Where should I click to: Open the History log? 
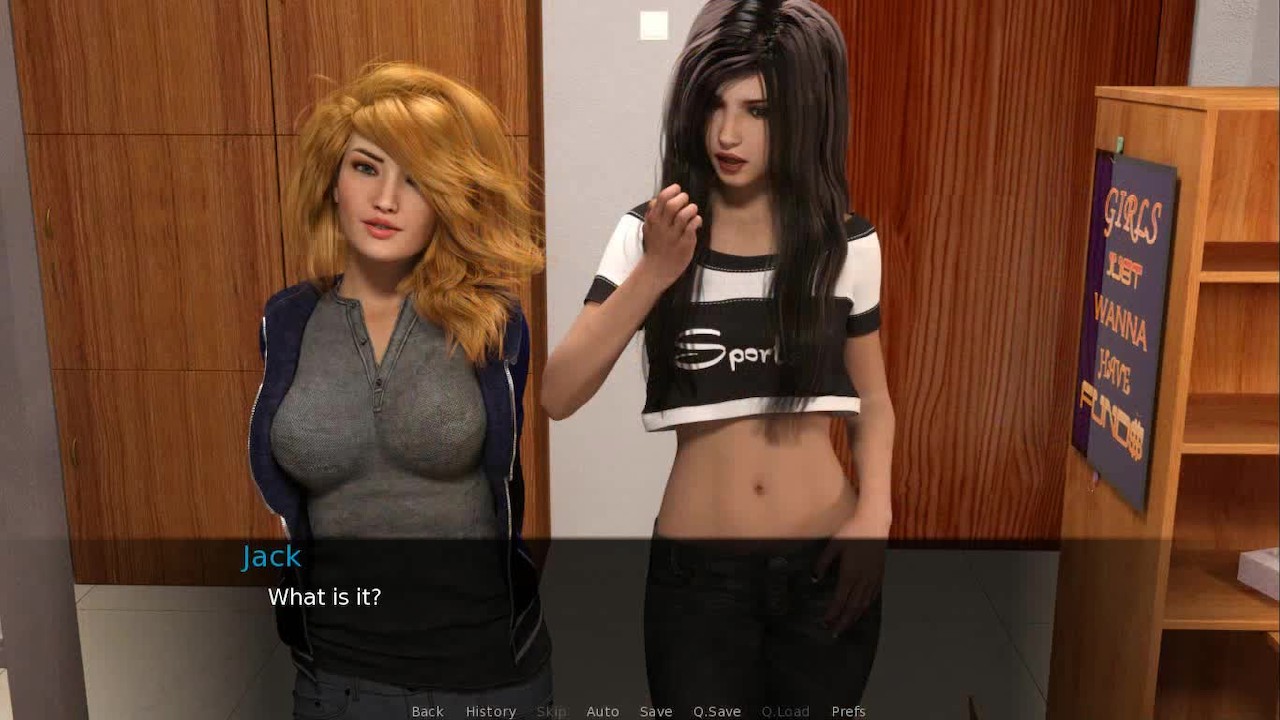coord(490,711)
